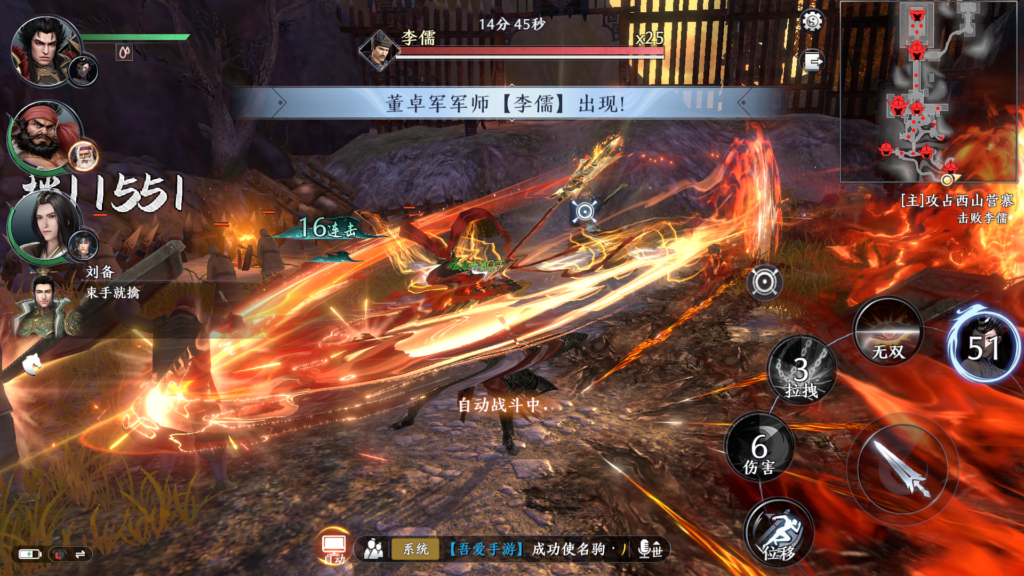Use the 位移 dash skill

(778, 531)
